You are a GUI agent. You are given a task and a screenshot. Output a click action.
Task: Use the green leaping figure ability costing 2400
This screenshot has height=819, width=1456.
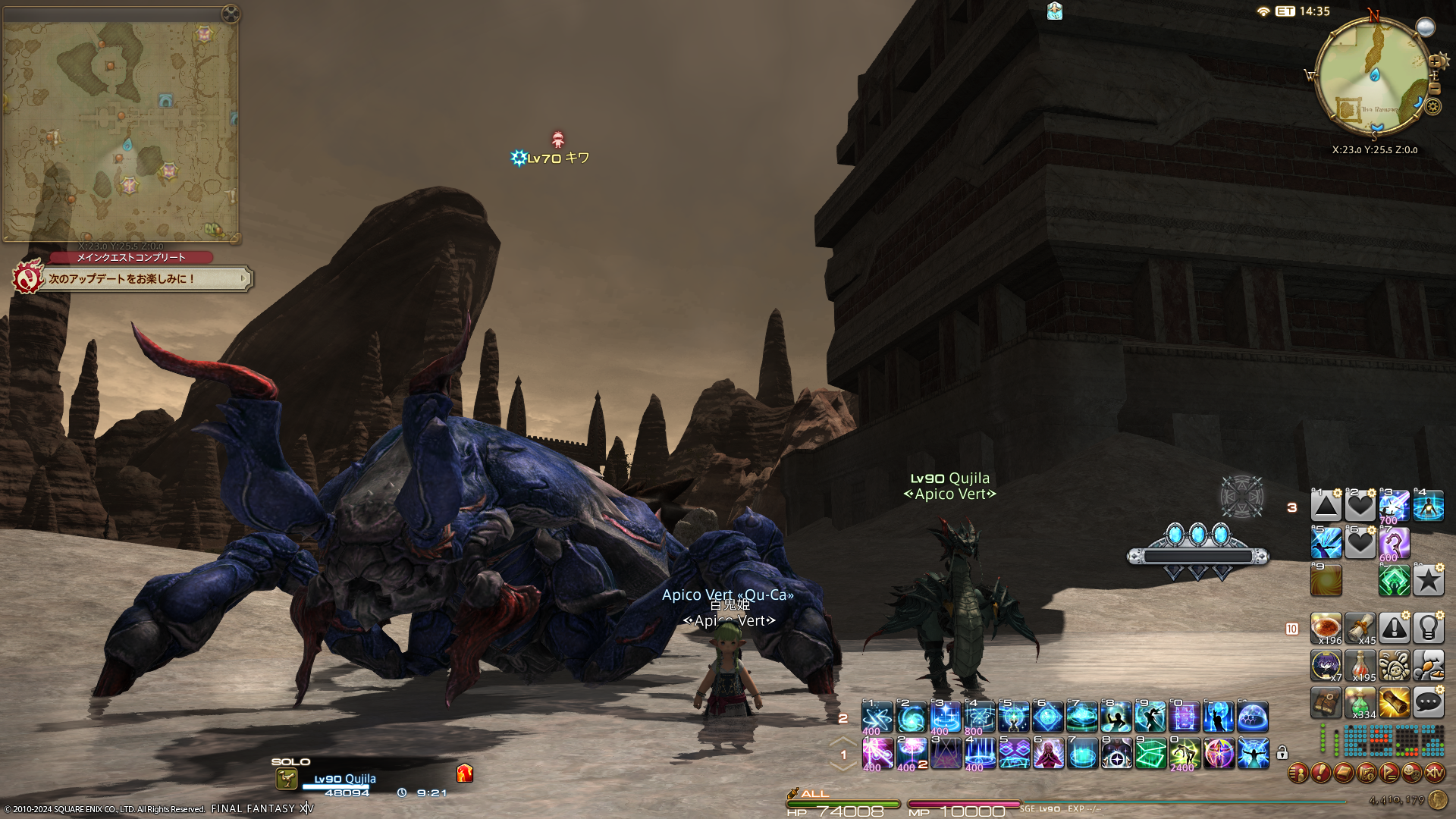point(1185,754)
